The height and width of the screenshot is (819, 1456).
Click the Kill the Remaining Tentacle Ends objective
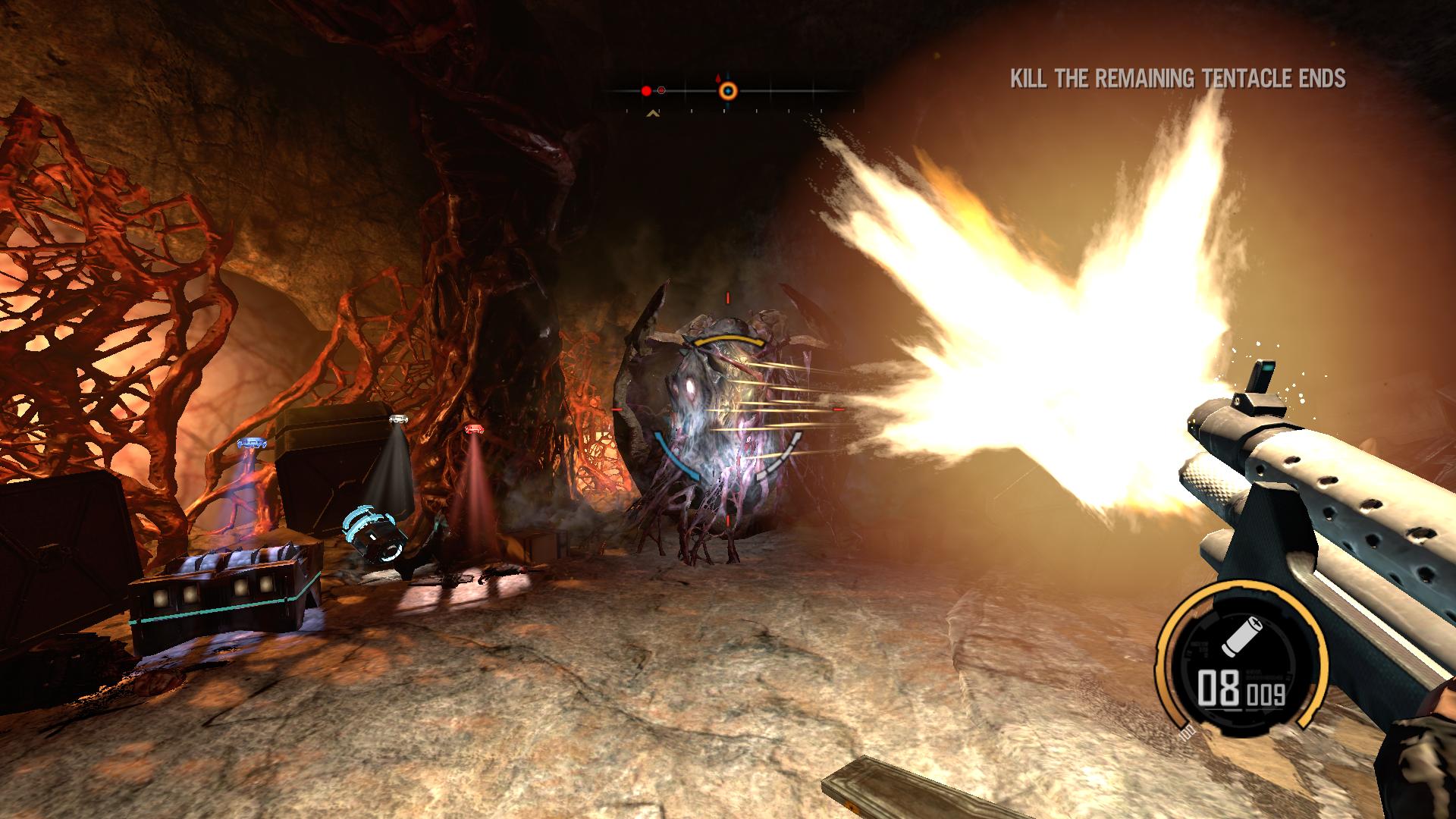[1178, 79]
